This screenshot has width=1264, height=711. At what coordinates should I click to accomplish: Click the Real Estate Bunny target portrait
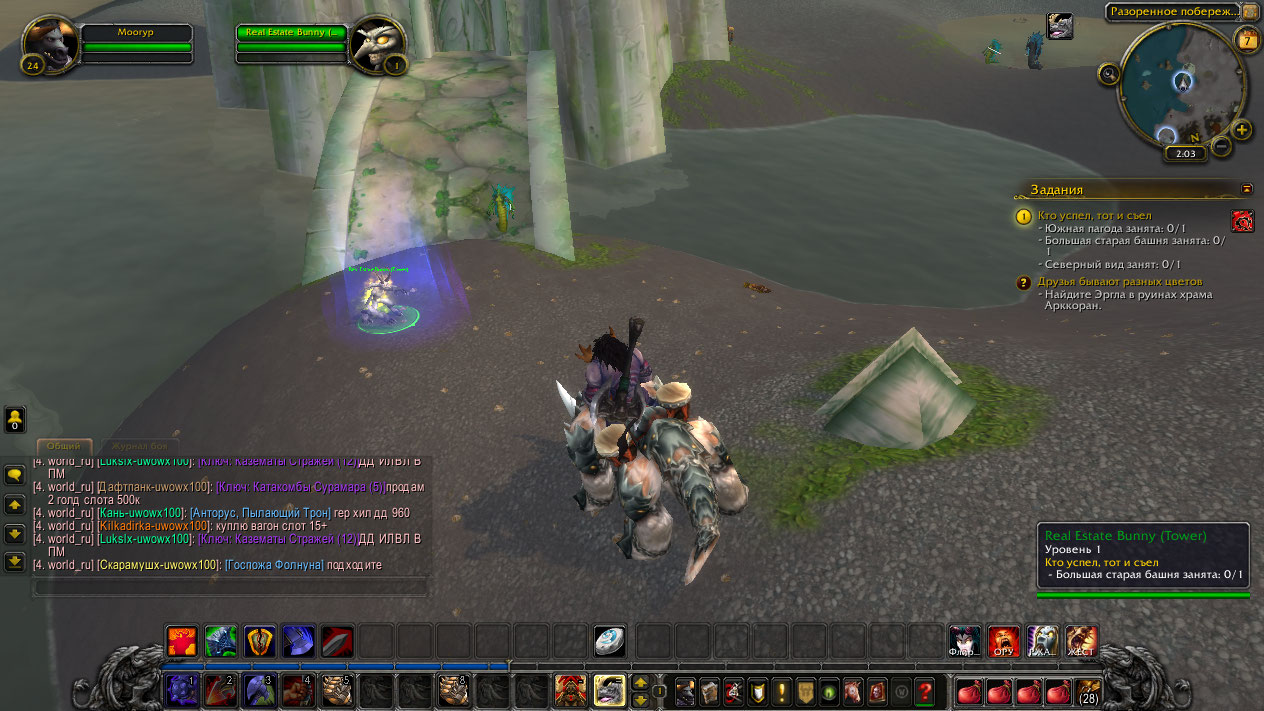pyautogui.click(x=377, y=44)
